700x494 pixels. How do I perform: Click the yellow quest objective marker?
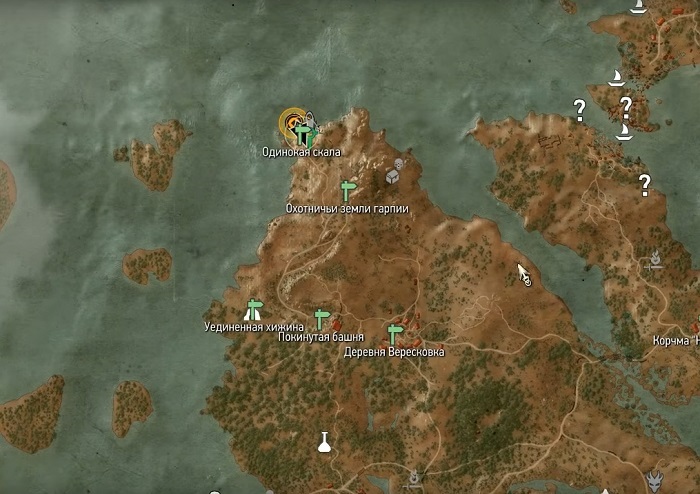pos(290,123)
